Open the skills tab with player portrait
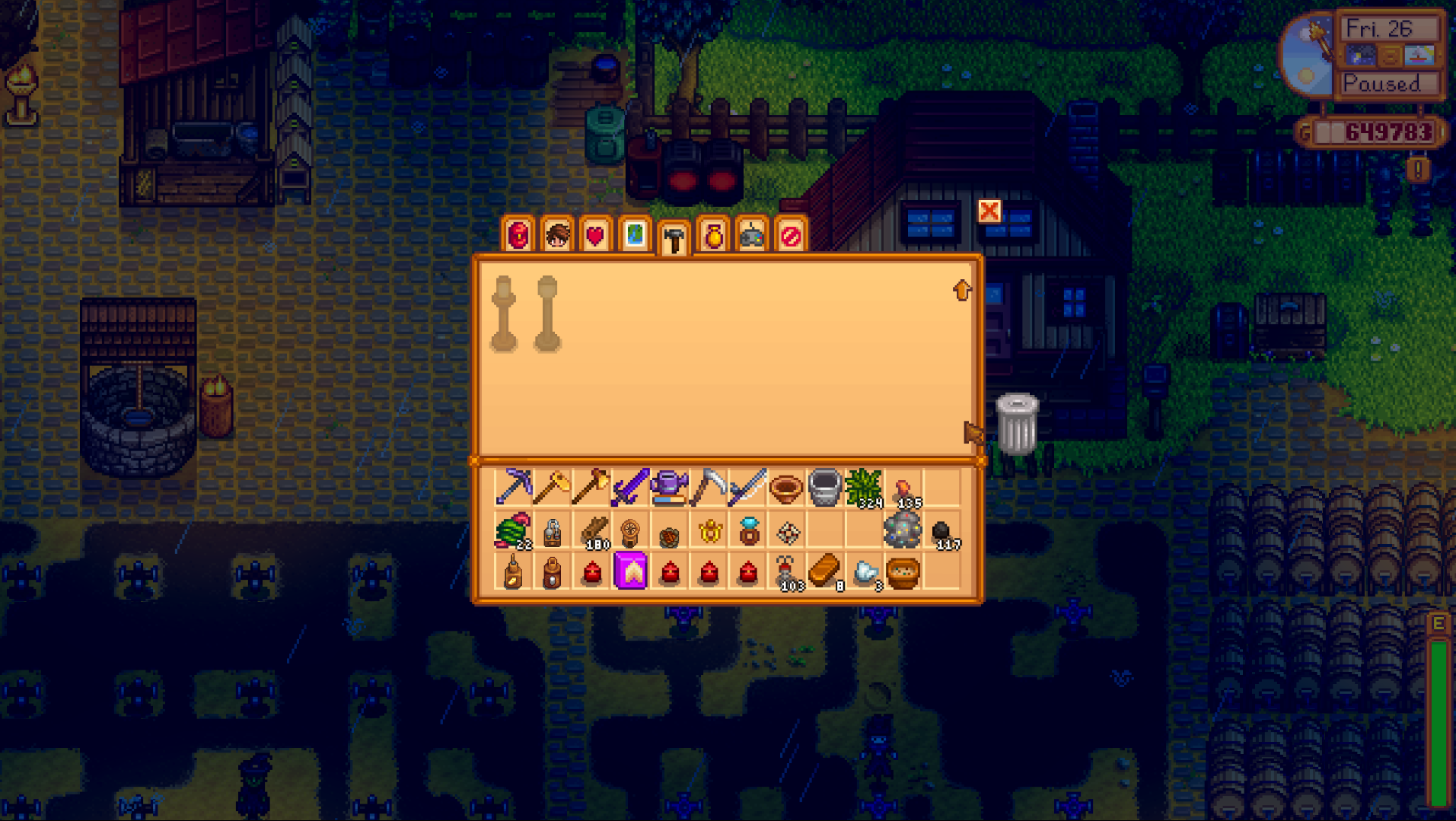Screen dimensions: 1456x821 click(x=556, y=237)
